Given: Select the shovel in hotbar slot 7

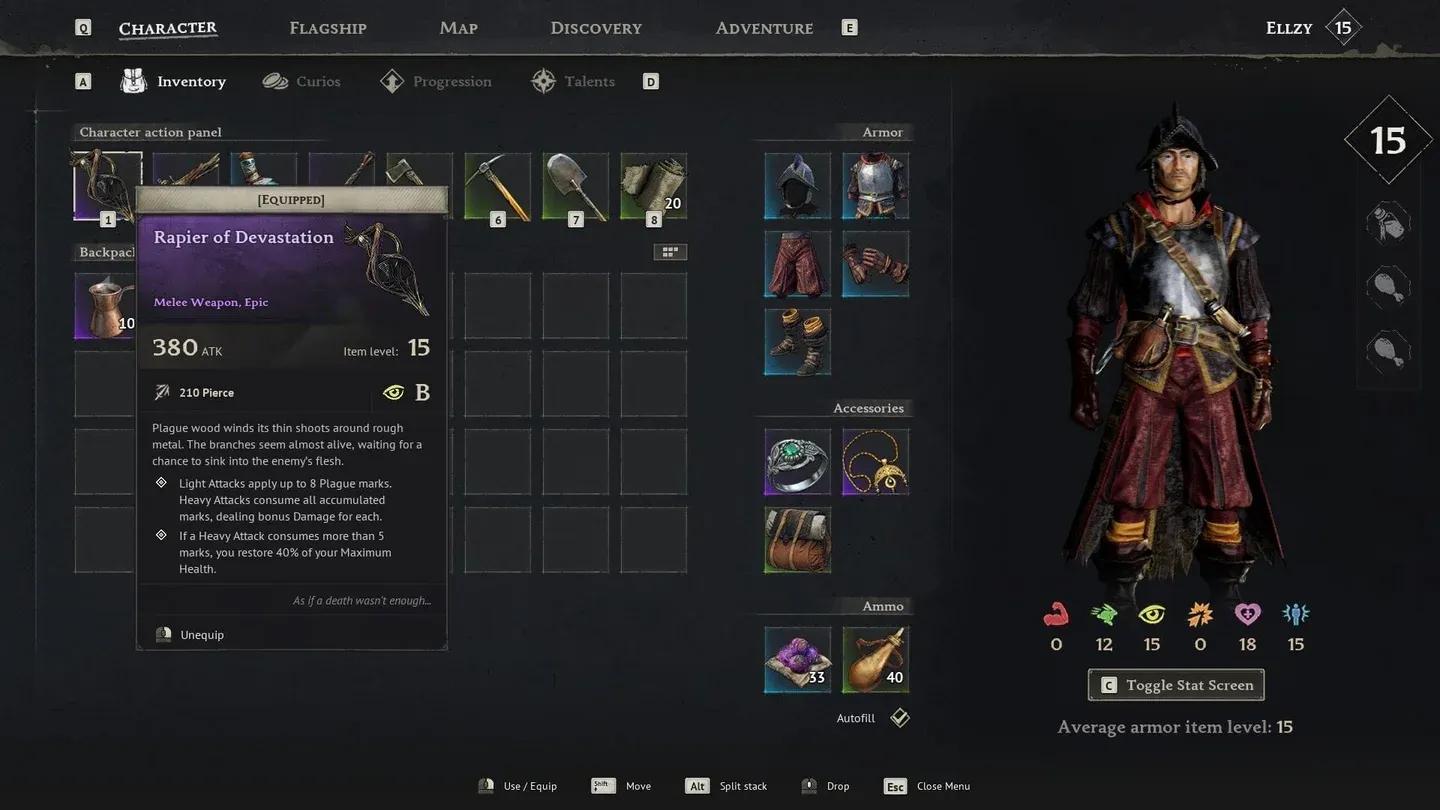Looking at the screenshot, I should tap(575, 185).
